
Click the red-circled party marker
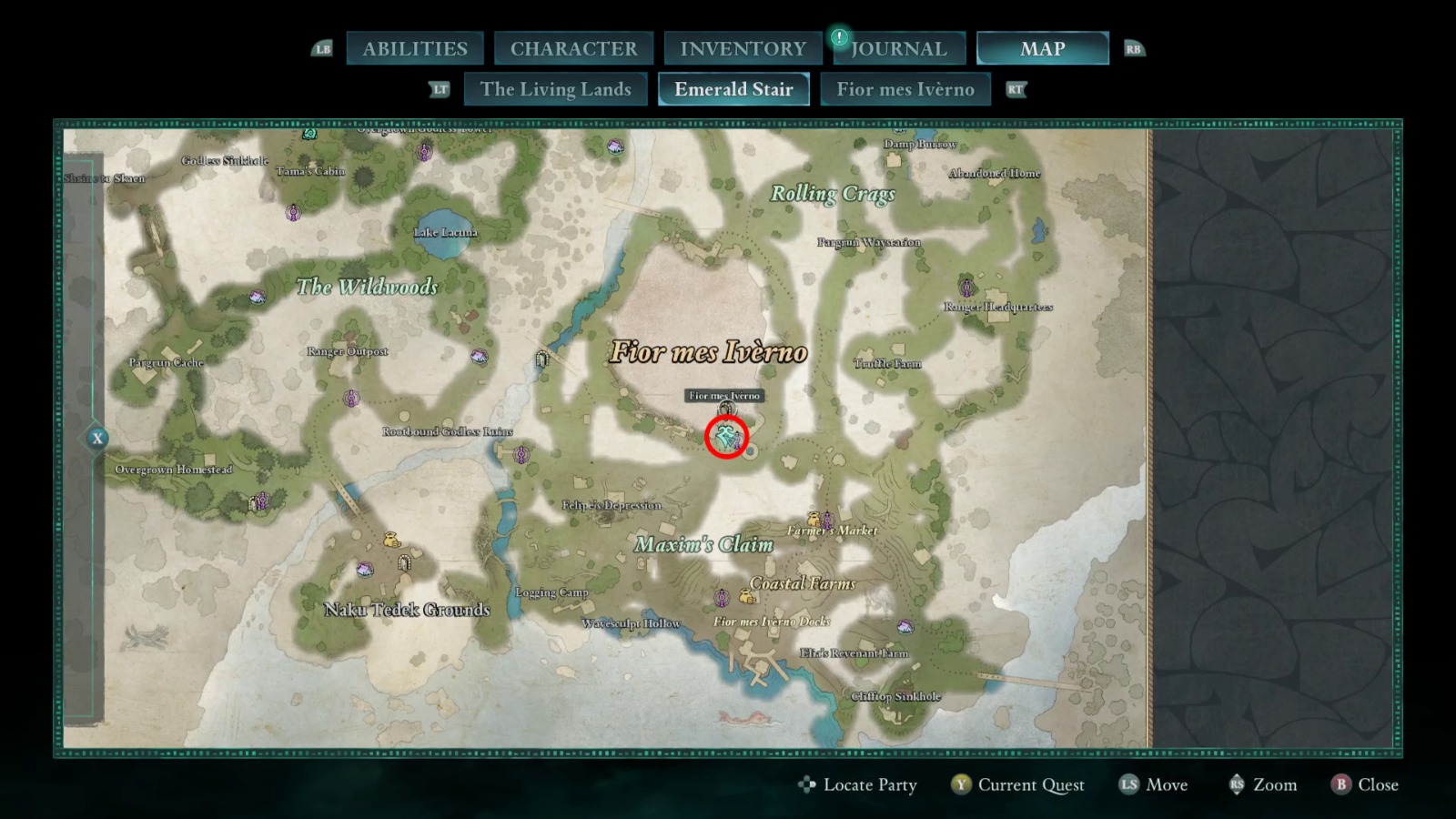(726, 437)
